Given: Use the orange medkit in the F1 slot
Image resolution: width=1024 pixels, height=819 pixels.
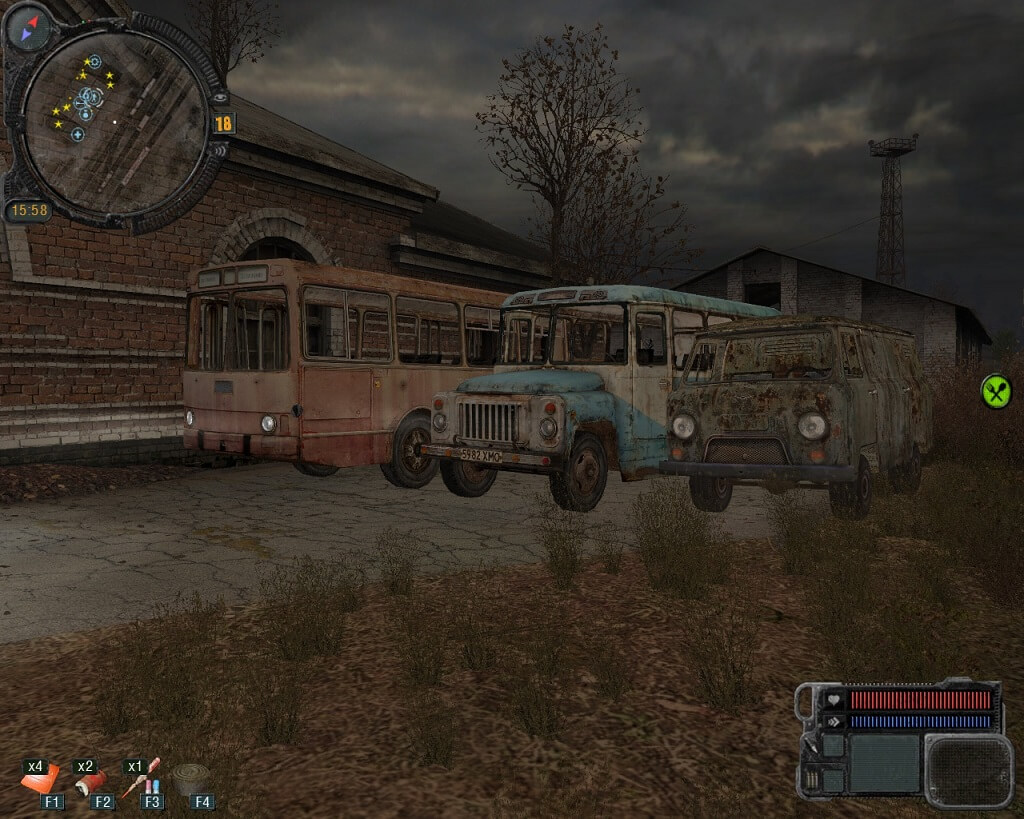Looking at the screenshot, I should 40,778.
